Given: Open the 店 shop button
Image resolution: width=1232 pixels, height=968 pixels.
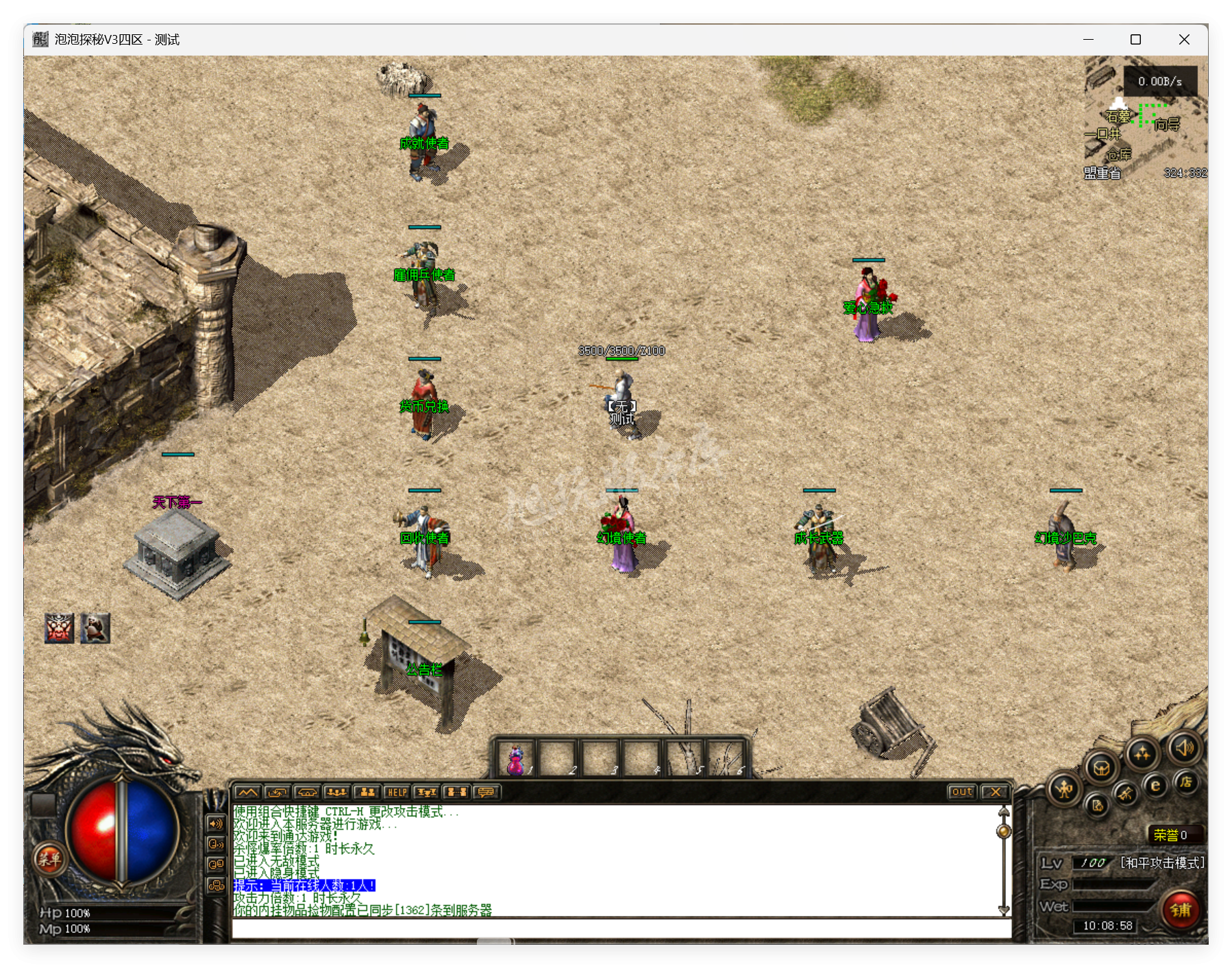Looking at the screenshot, I should pos(1185,782).
